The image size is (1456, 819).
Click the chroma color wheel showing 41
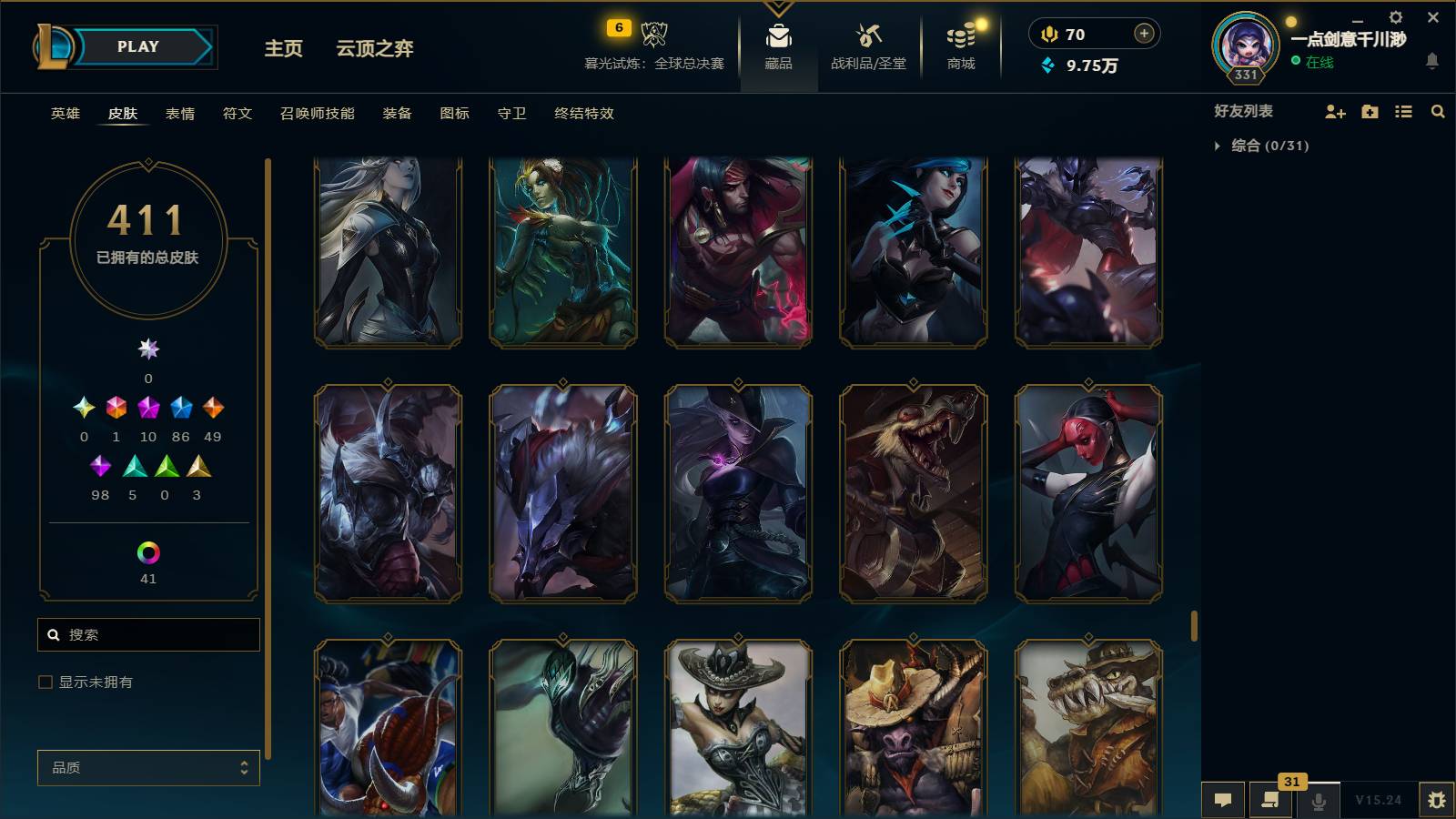coord(148,551)
